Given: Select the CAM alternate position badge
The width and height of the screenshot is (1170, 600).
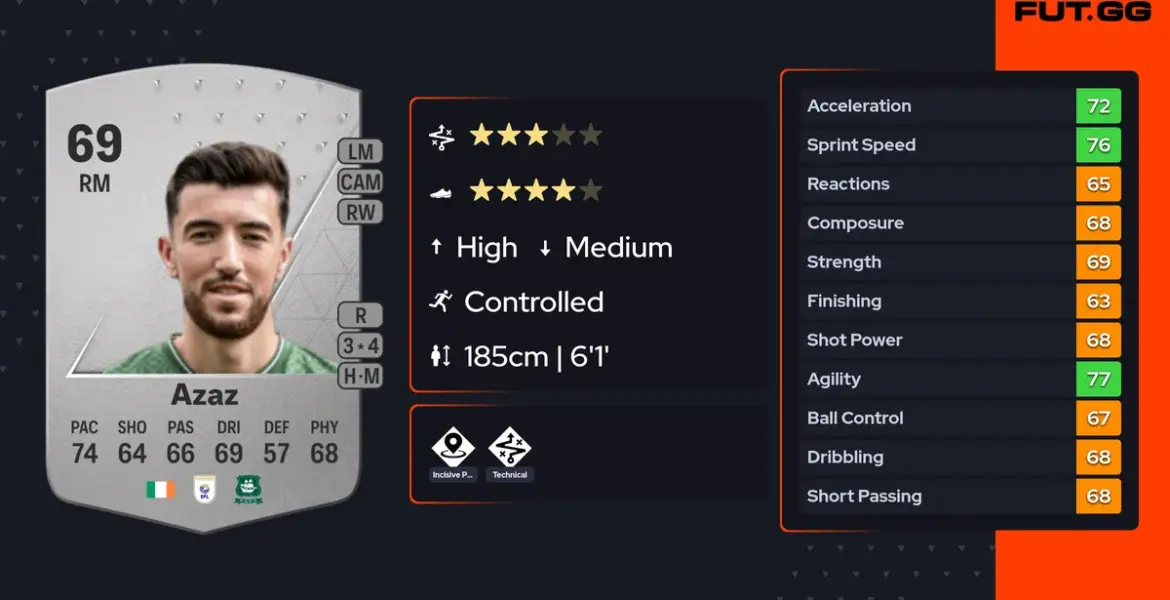Looking at the screenshot, I should [360, 182].
